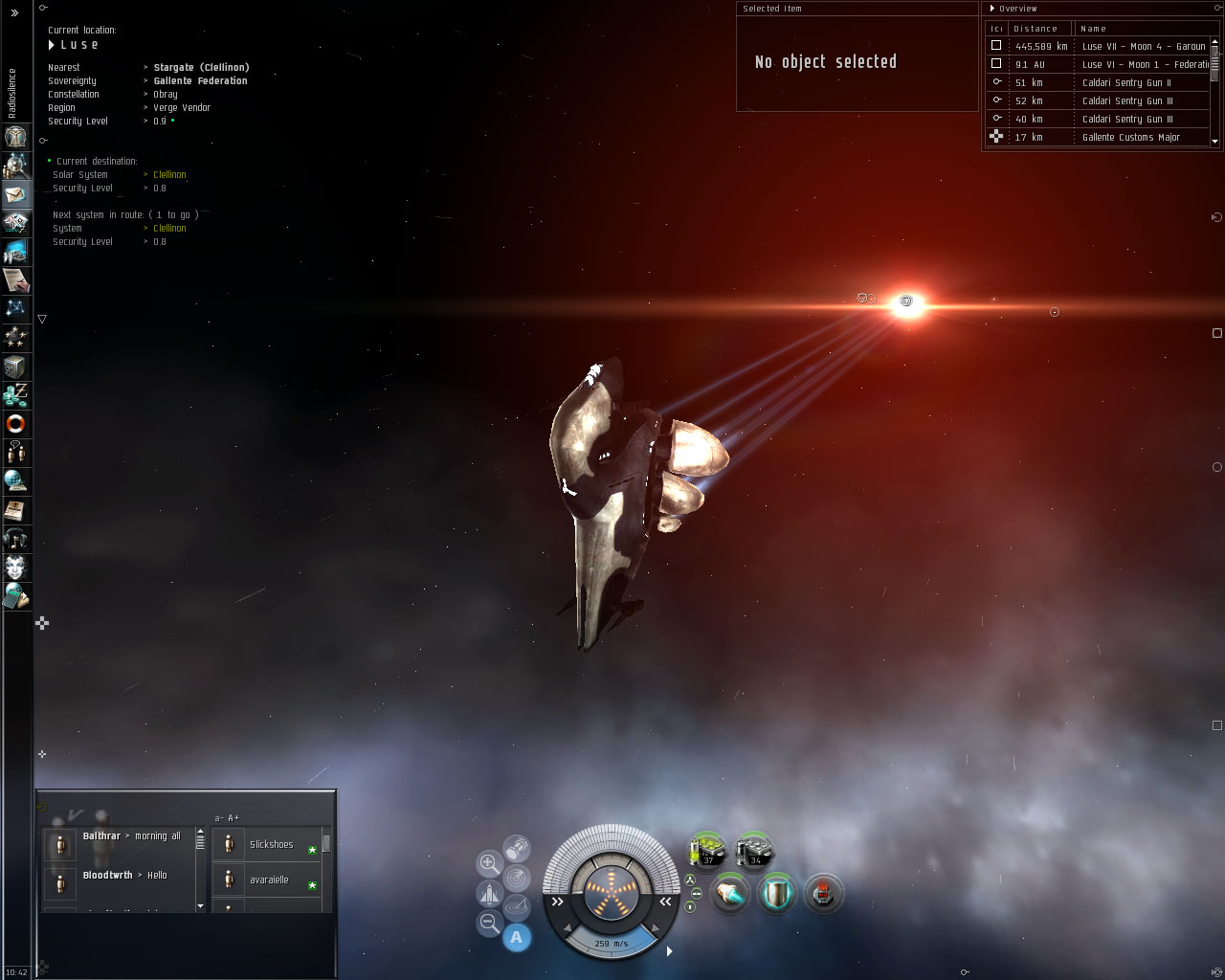
Task: Open the star map icon
Action: click(x=17, y=308)
